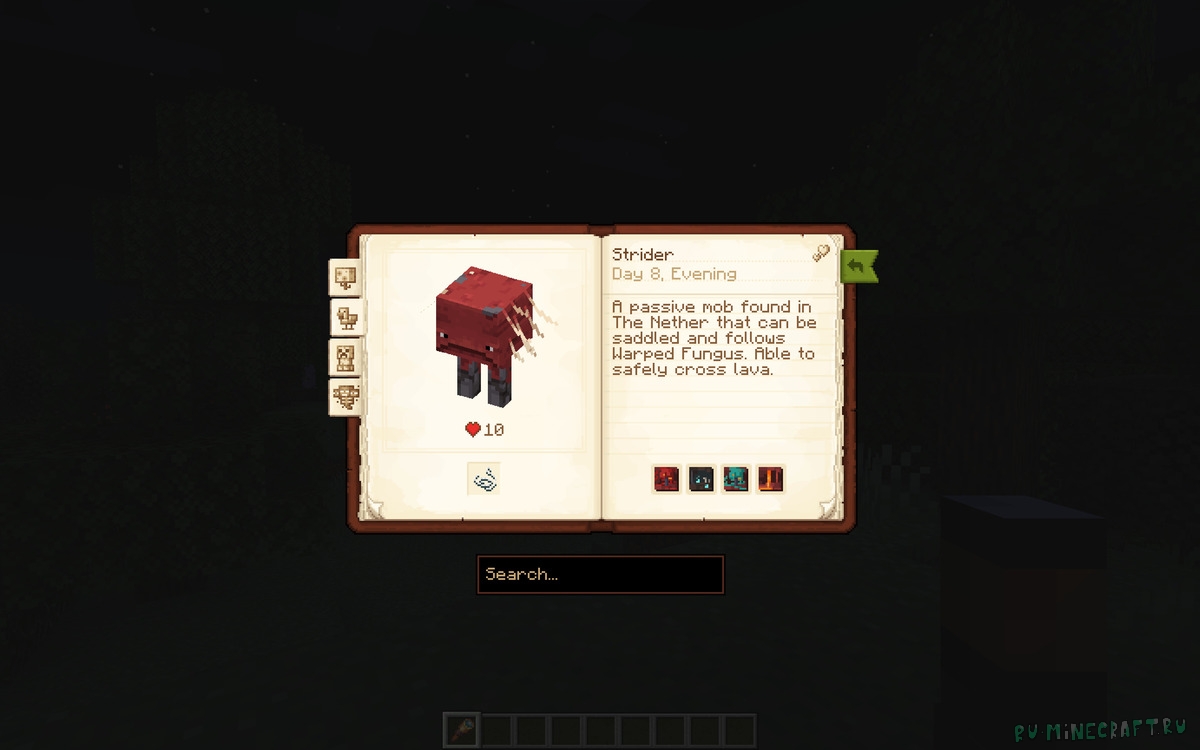Choose the bottom monster-face side tab
The height and width of the screenshot is (750, 1200).
tap(346, 397)
